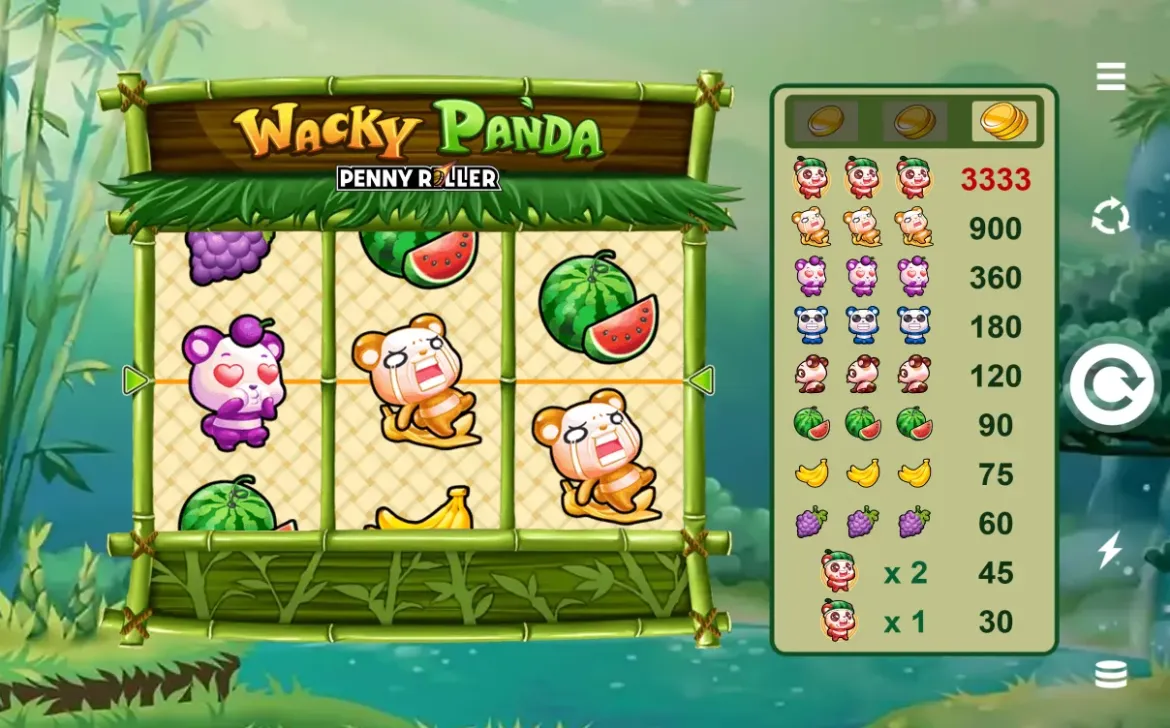The width and height of the screenshot is (1170, 728).
Task: Choose the two coin bet option
Action: [x=914, y=122]
